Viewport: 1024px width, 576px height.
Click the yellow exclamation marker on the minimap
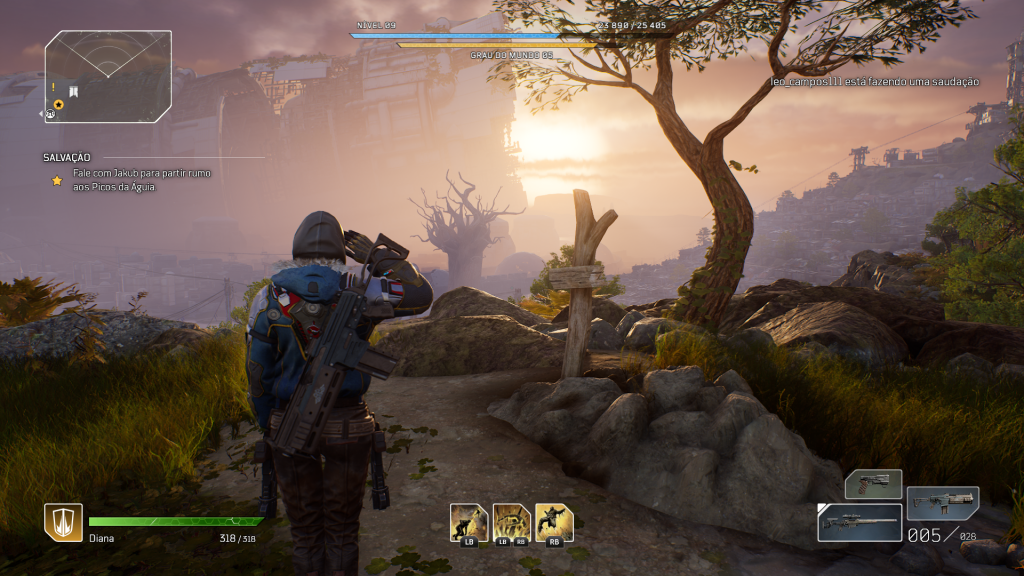tap(53, 88)
